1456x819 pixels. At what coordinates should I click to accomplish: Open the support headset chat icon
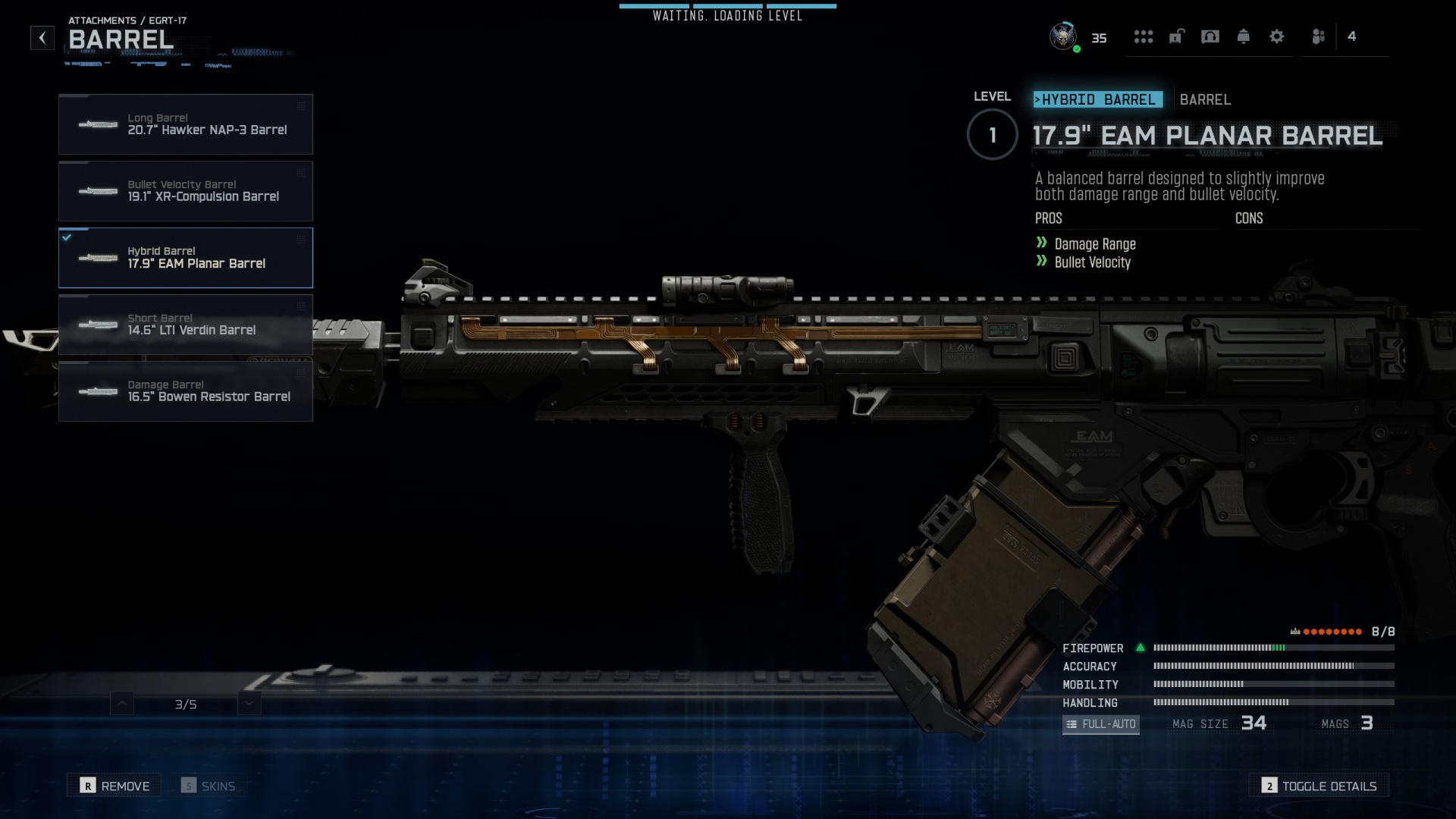pos(1210,36)
